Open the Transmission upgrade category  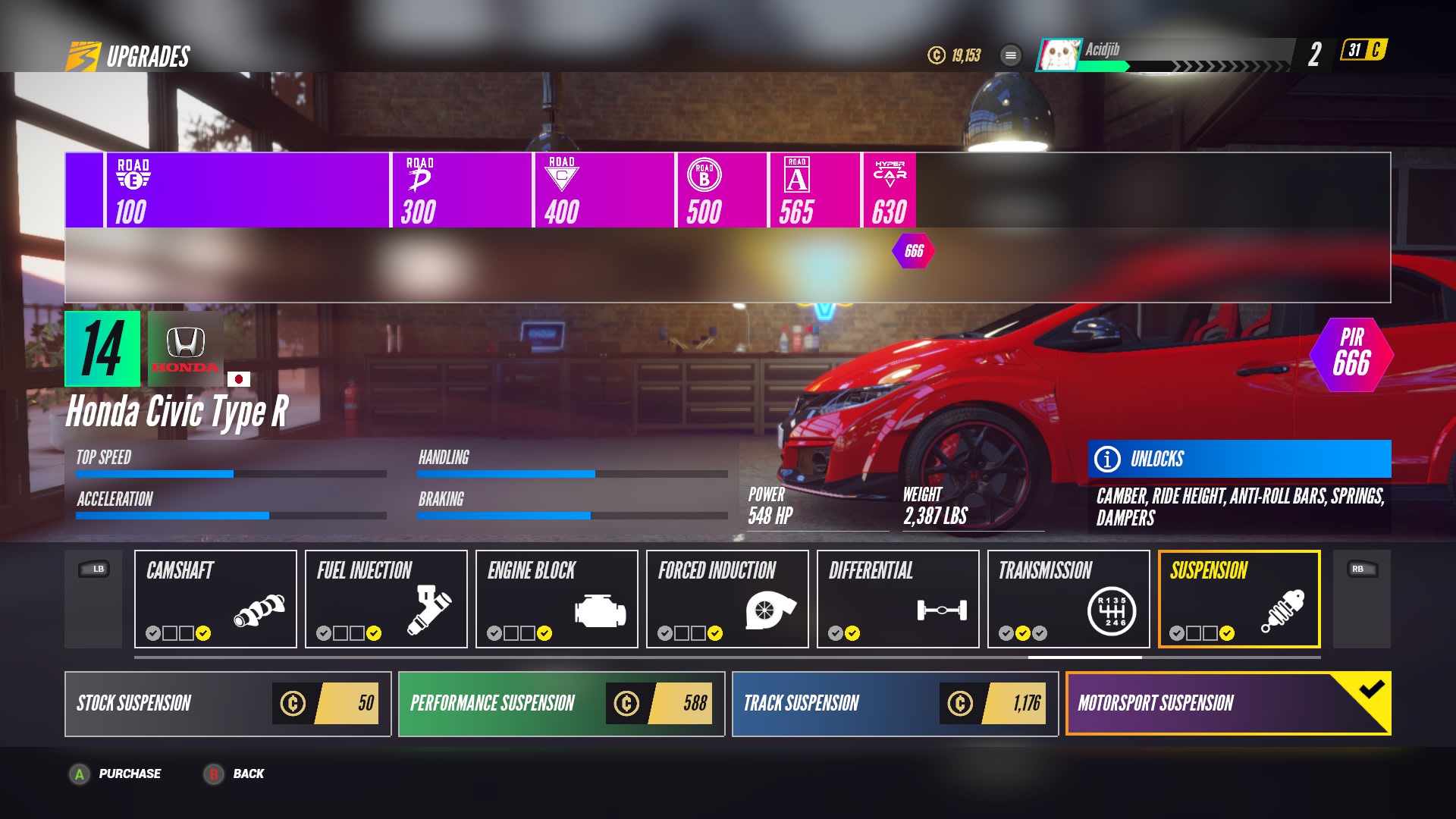click(1068, 599)
